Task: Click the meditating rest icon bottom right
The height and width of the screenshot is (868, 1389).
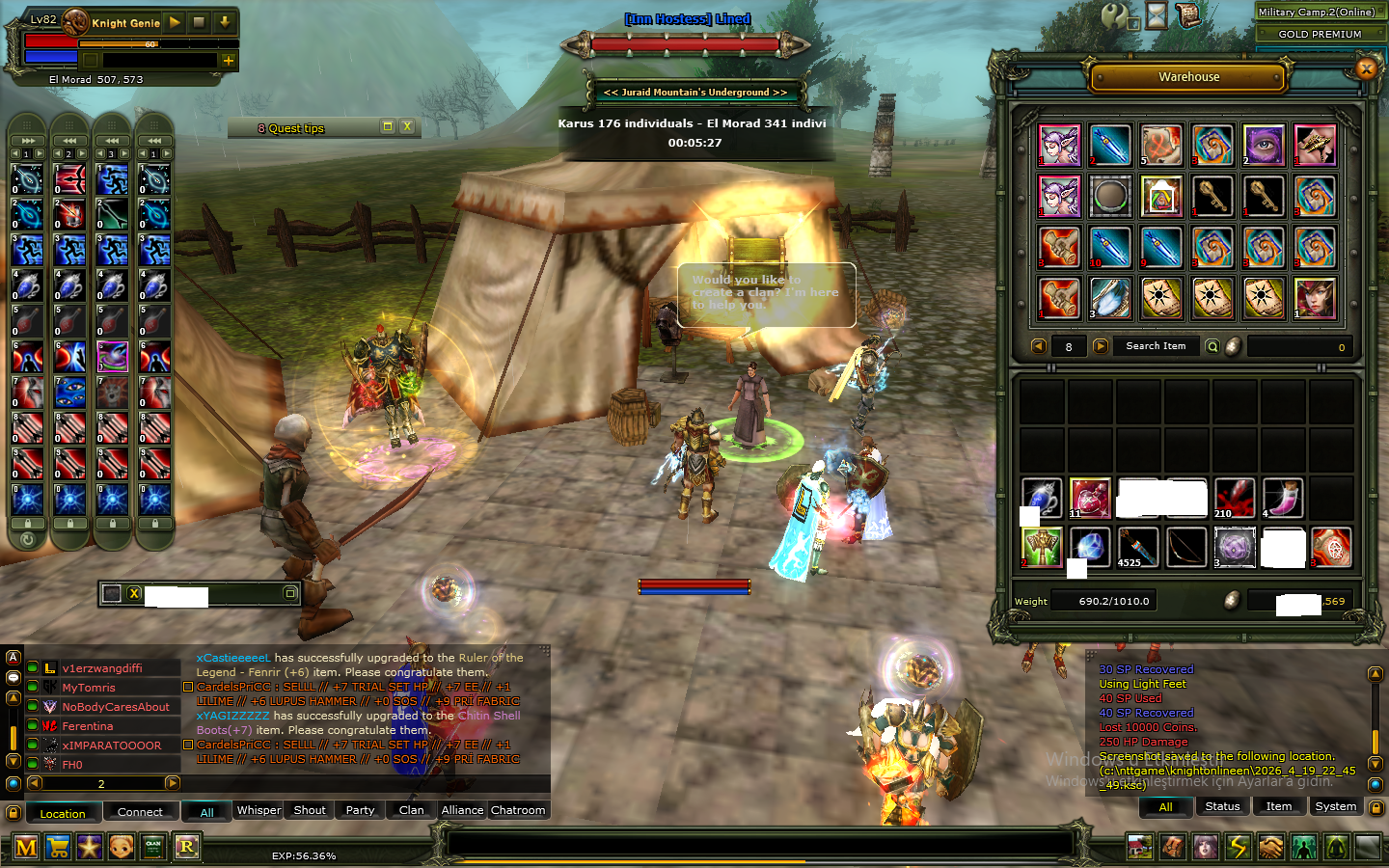Action: [x=1338, y=847]
